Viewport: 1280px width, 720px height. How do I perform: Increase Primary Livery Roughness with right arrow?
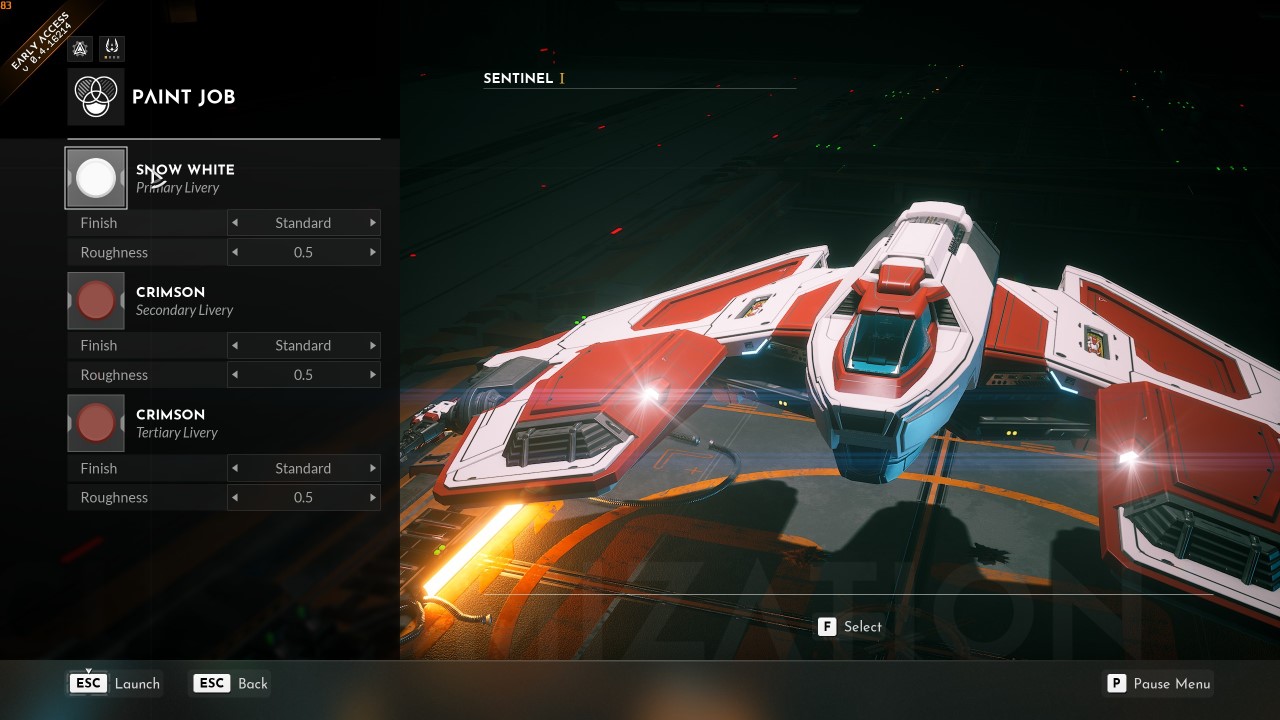(374, 252)
